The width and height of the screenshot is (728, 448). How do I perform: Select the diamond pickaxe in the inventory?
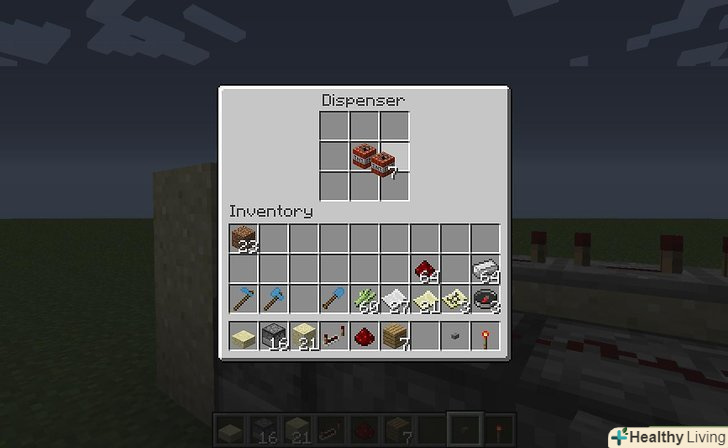point(243,299)
